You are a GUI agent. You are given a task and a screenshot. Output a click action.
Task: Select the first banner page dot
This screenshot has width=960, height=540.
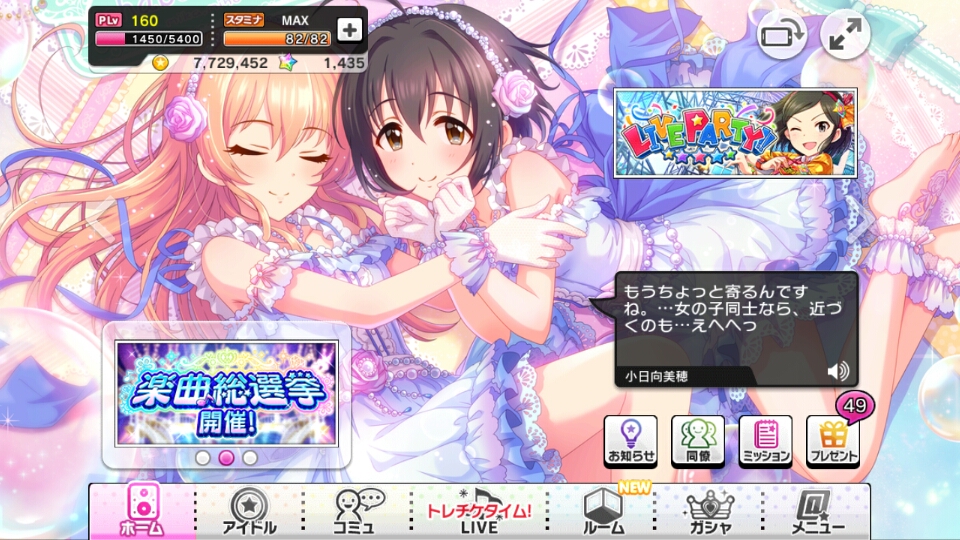pyautogui.click(x=203, y=458)
